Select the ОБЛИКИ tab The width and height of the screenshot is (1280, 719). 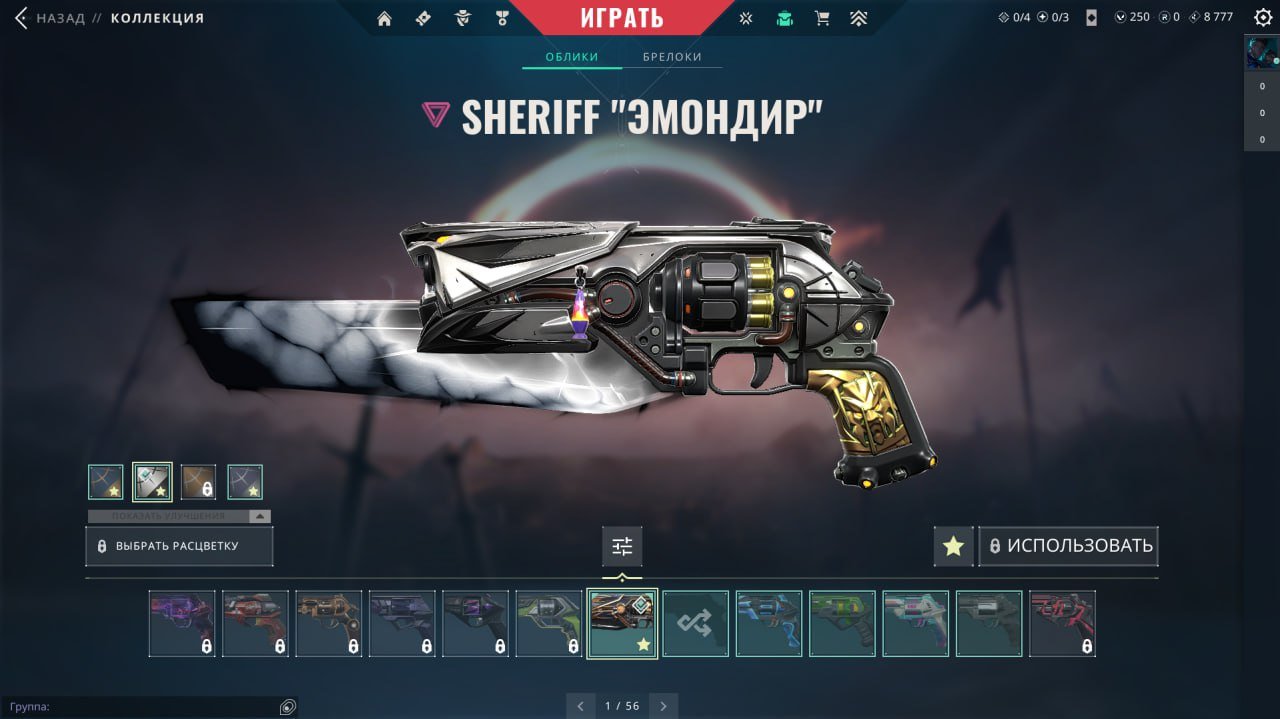pos(572,57)
